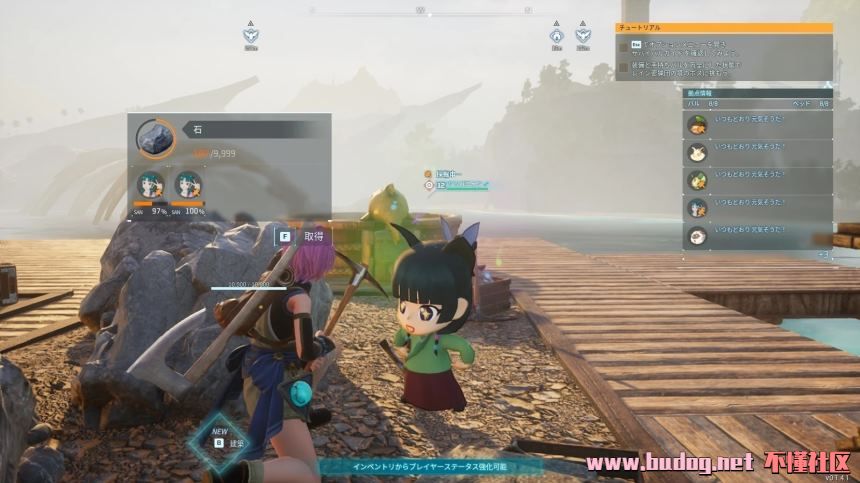Viewport: 860px width, 483px height.
Task: Open the 拠点情報 base info header
Action: [x=757, y=92]
